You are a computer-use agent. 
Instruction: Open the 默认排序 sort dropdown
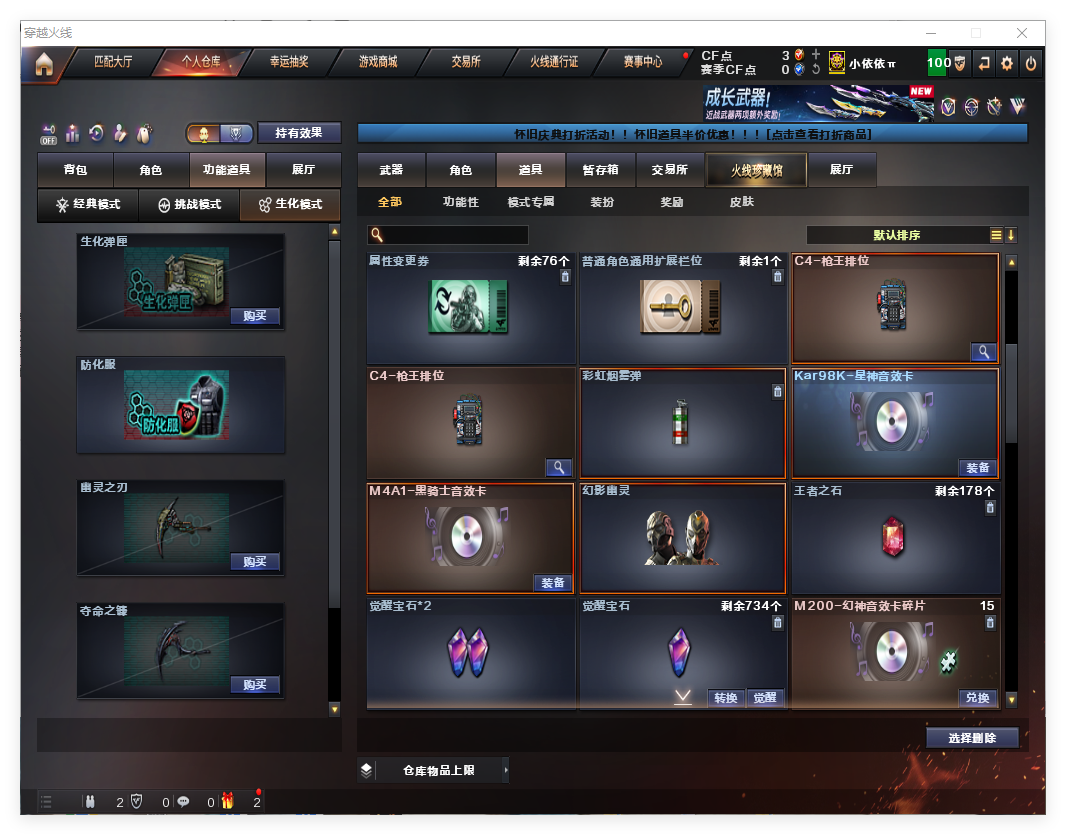897,235
